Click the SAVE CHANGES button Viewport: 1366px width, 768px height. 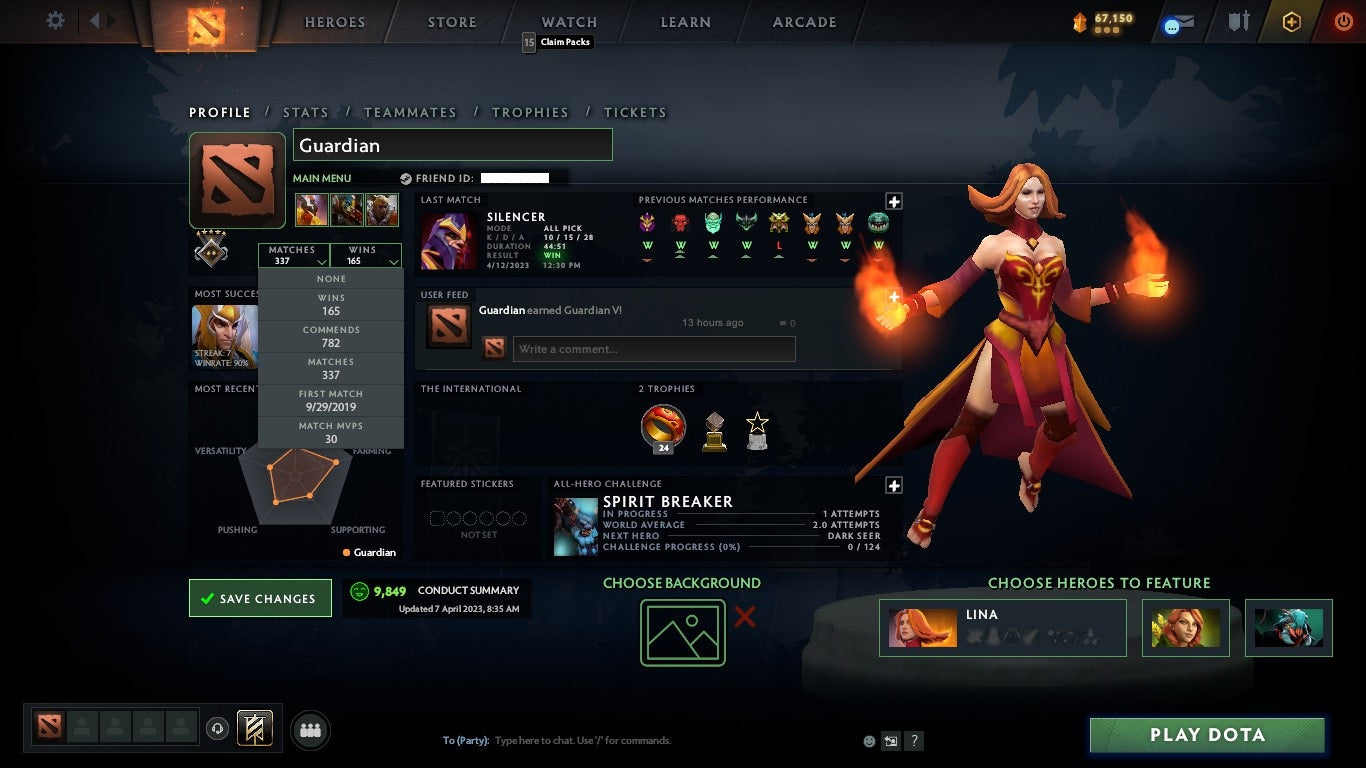tap(260, 597)
